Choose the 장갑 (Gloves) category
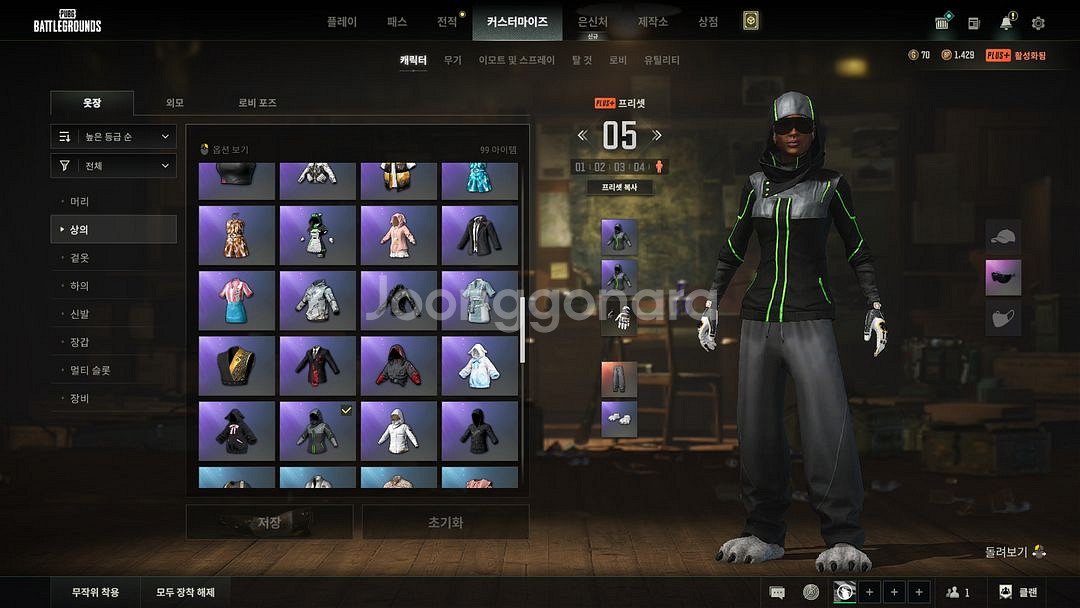Image resolution: width=1080 pixels, height=608 pixels. (80, 341)
